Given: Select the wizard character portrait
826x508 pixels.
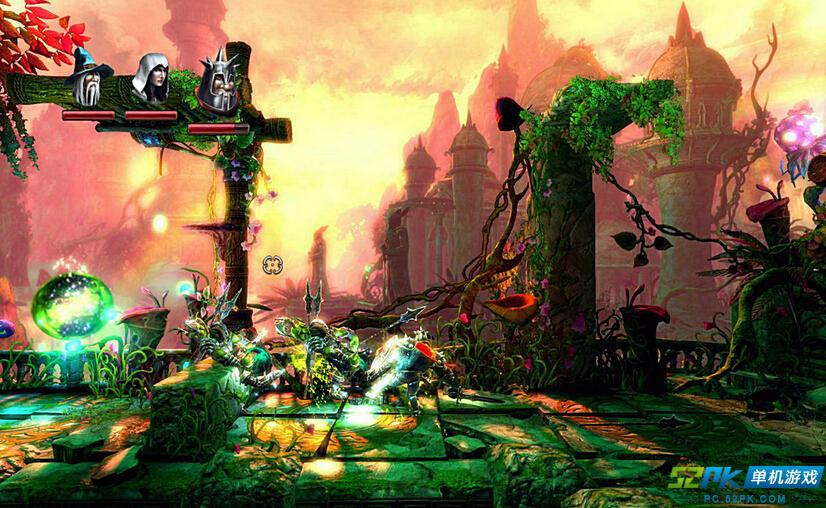Looking at the screenshot, I should (x=89, y=78).
